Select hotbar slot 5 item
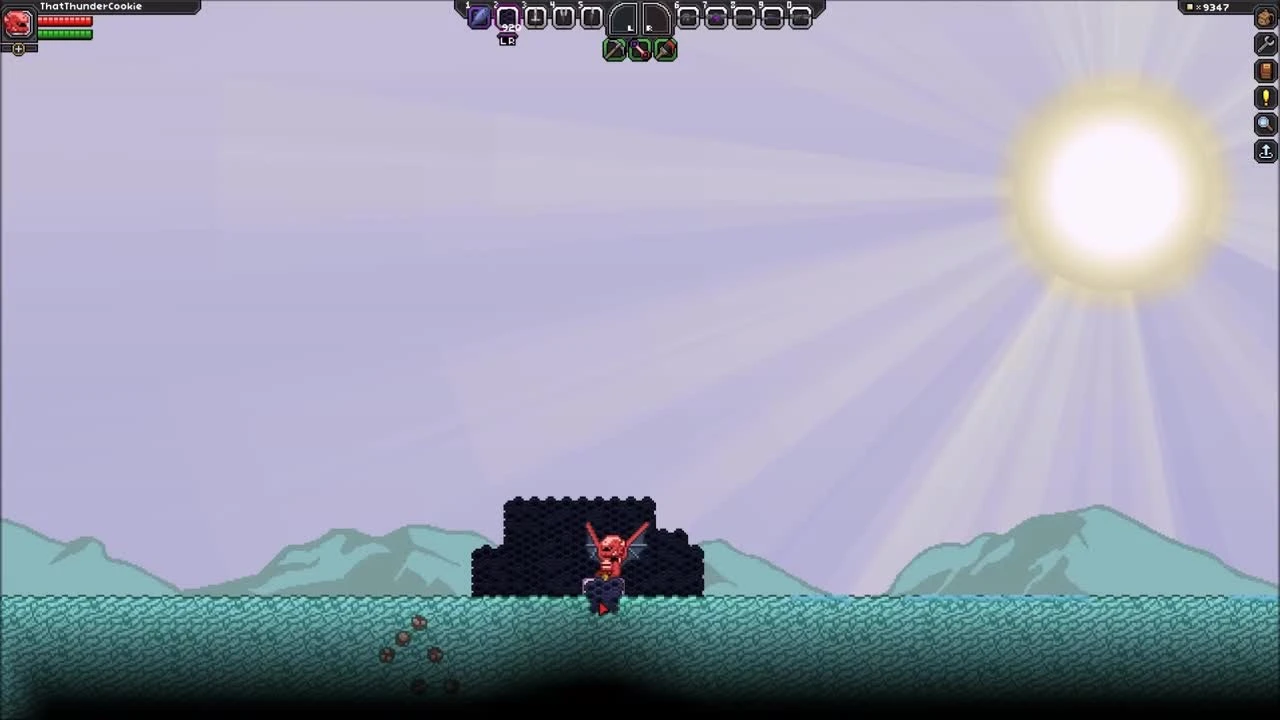1280x720 pixels. click(592, 17)
